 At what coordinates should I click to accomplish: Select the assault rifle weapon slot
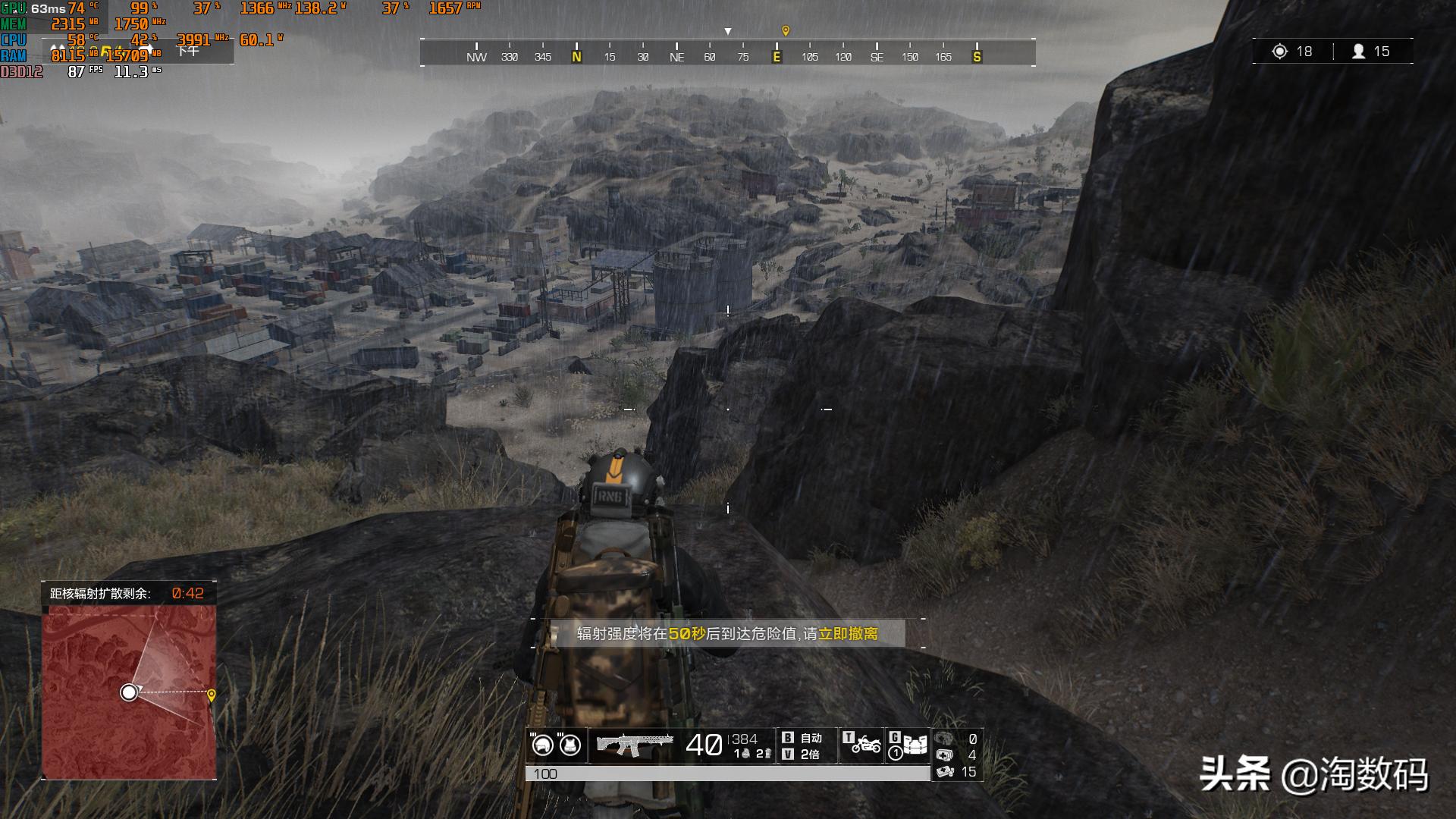[635, 745]
